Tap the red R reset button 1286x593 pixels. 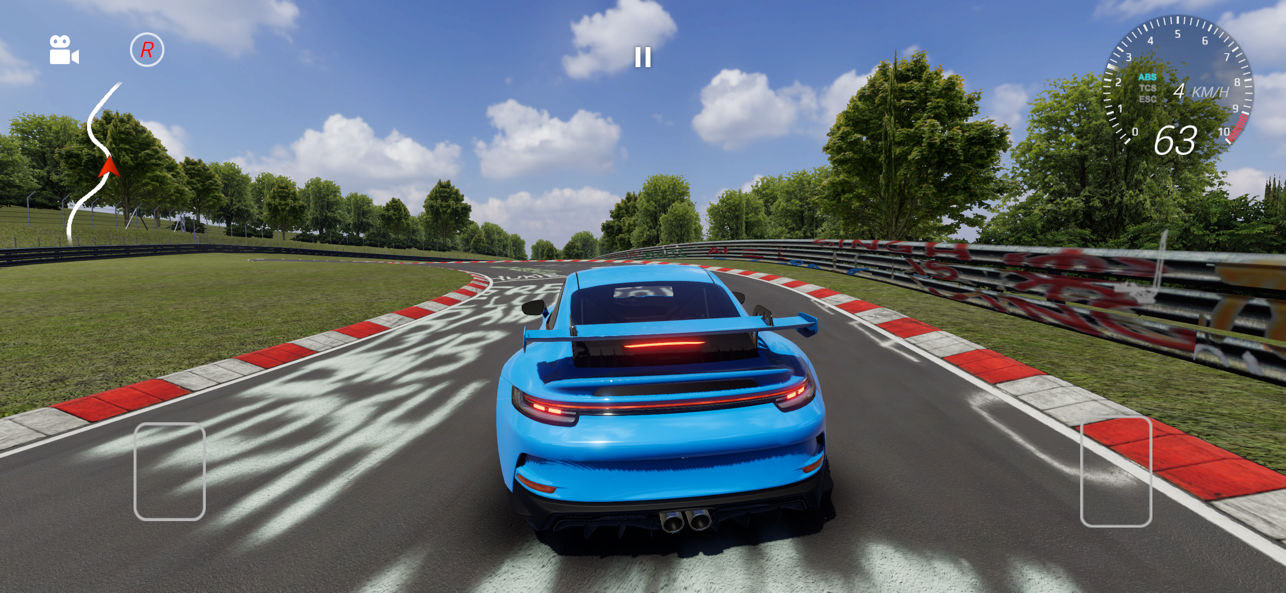coord(147,50)
